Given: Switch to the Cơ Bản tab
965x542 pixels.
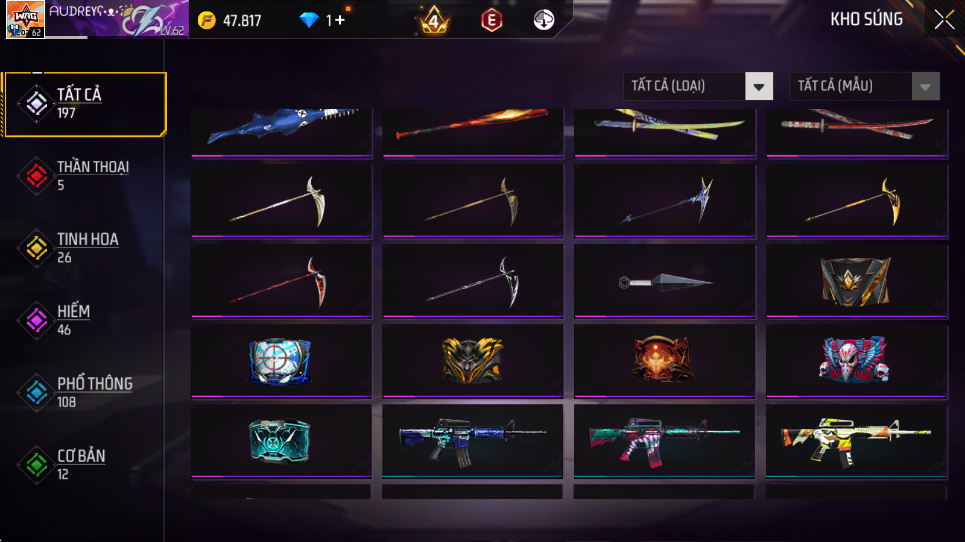Looking at the screenshot, I should tap(85, 463).
